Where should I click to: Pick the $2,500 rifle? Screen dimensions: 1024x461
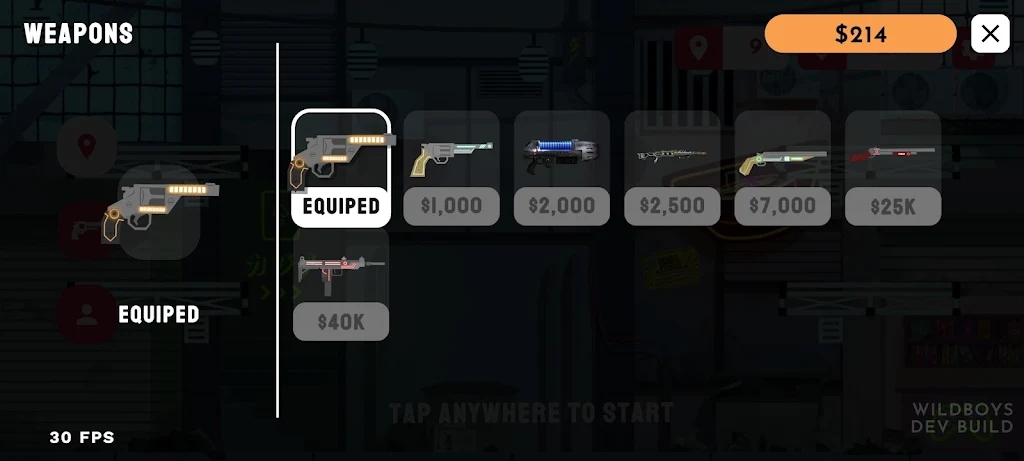tap(672, 168)
